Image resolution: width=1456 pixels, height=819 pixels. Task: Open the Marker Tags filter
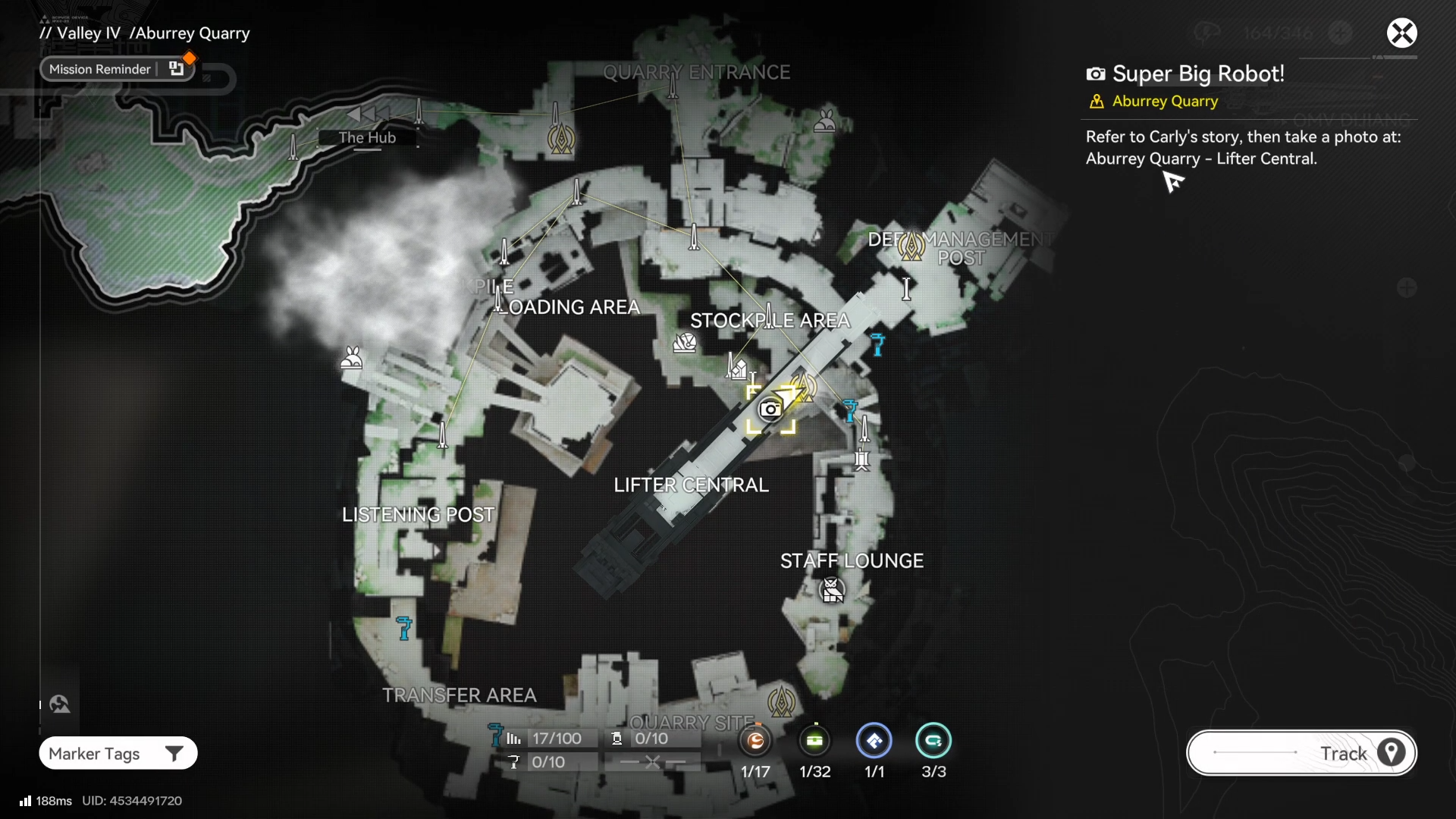pyautogui.click(x=118, y=753)
